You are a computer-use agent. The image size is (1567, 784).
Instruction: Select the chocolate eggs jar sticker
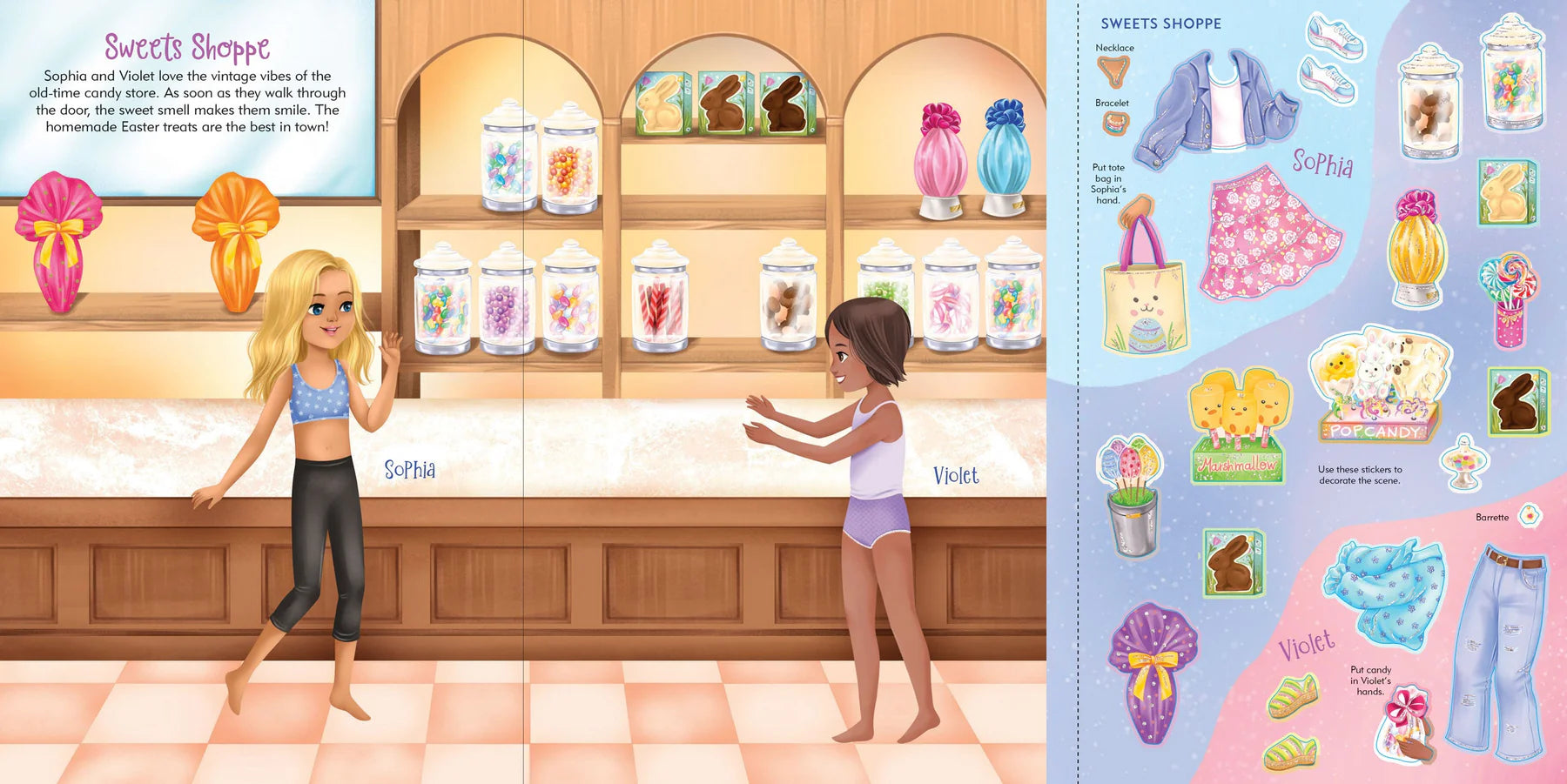[x=1429, y=104]
